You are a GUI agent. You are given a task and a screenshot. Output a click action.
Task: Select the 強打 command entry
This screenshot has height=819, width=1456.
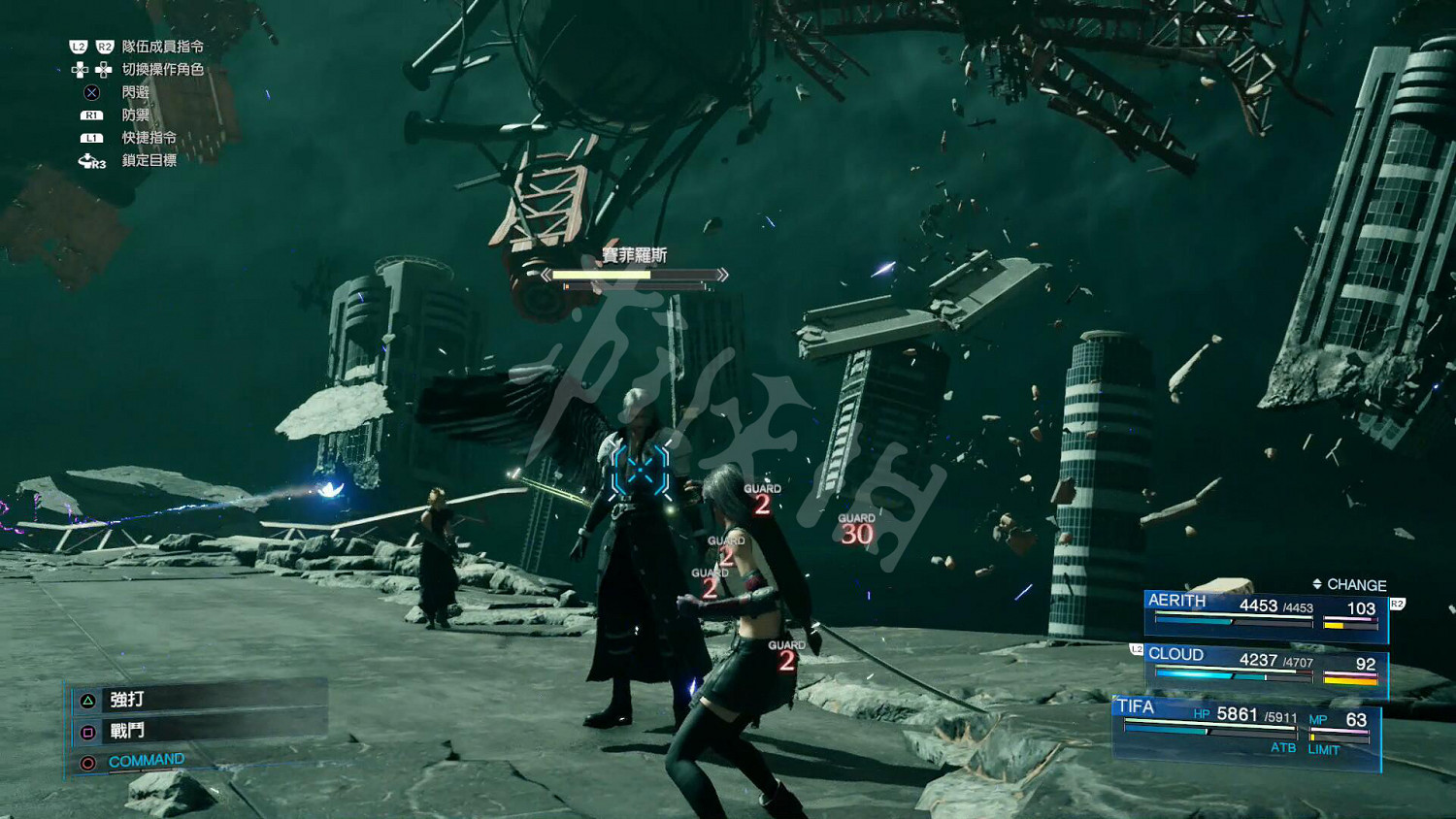click(126, 699)
